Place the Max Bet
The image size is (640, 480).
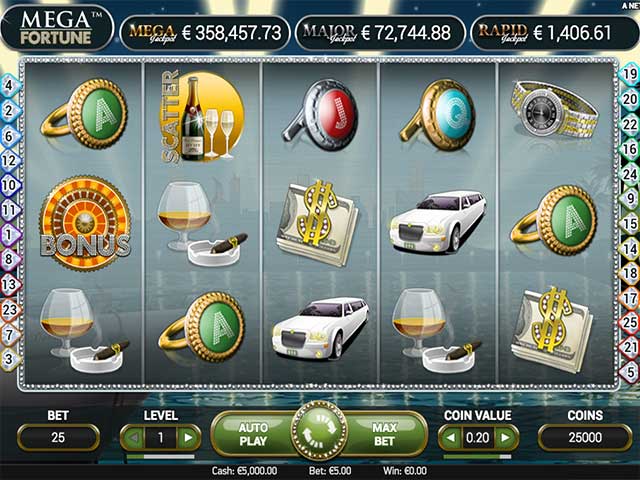coord(385,433)
